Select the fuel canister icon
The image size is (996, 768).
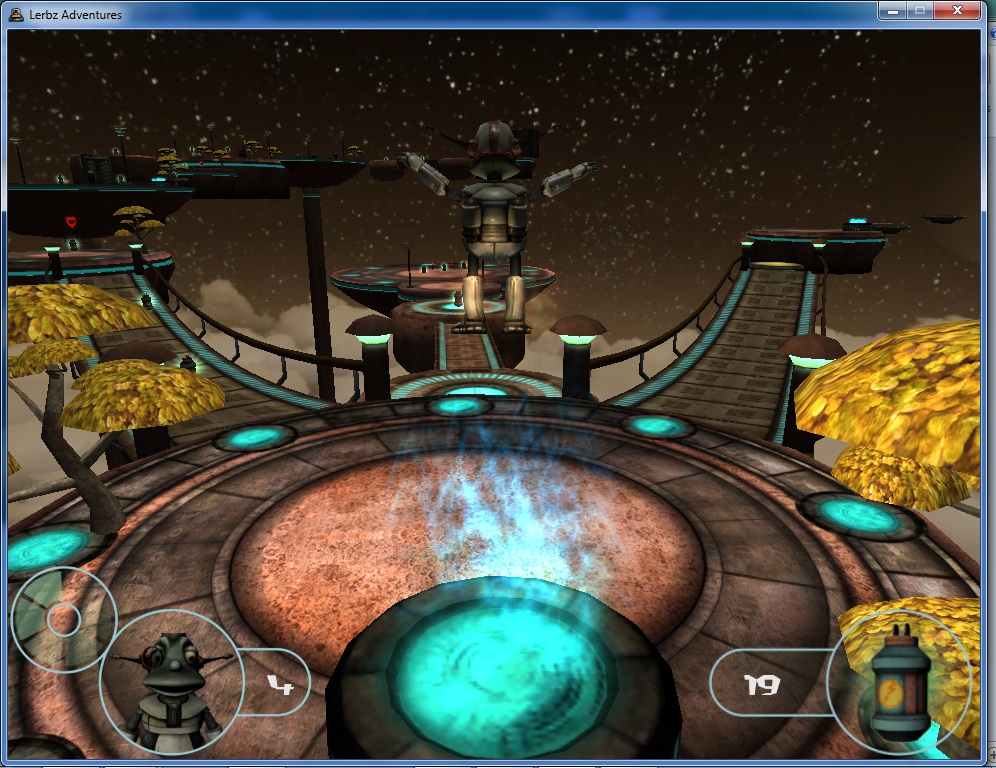[897, 683]
